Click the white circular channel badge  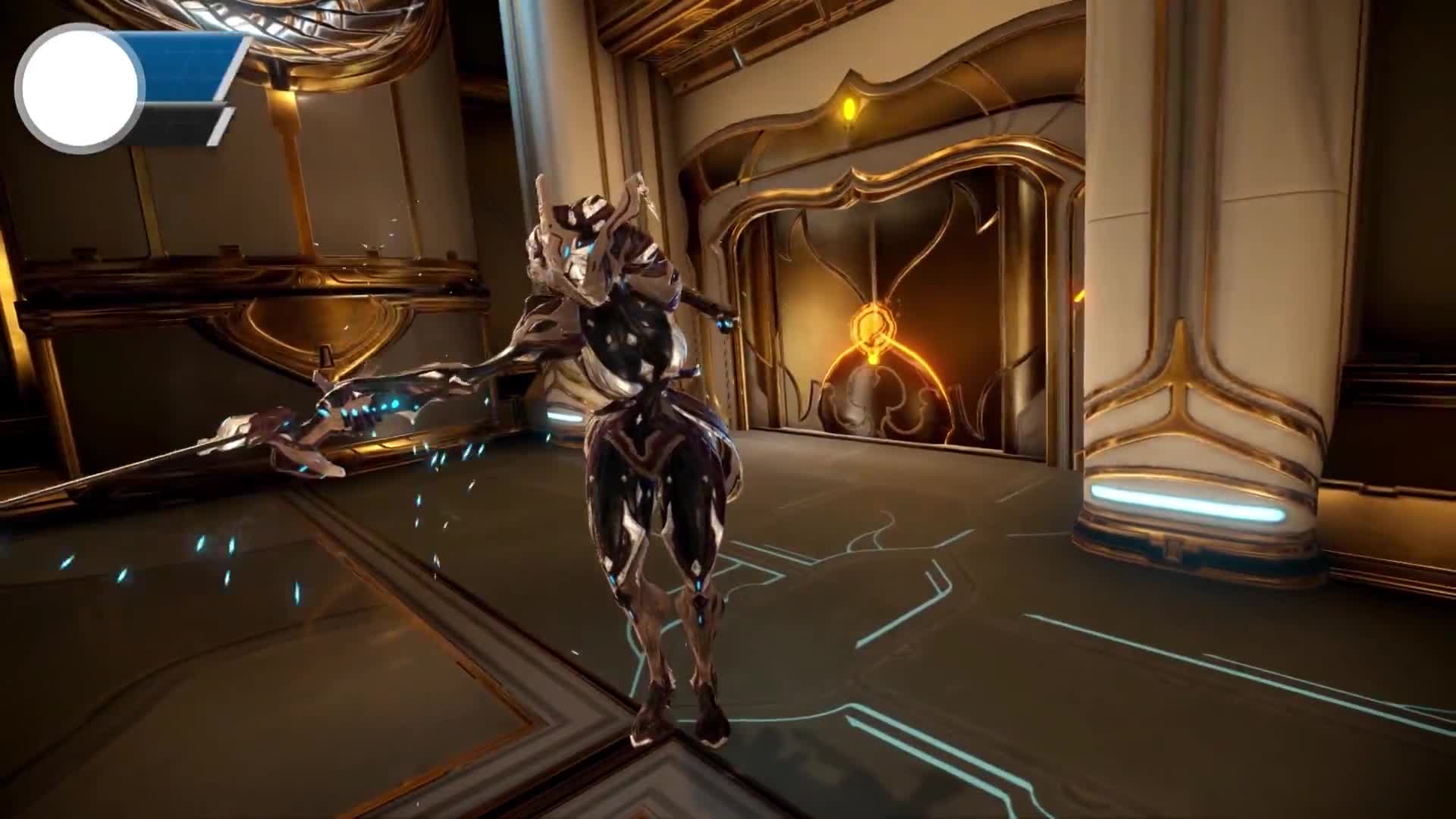point(80,88)
